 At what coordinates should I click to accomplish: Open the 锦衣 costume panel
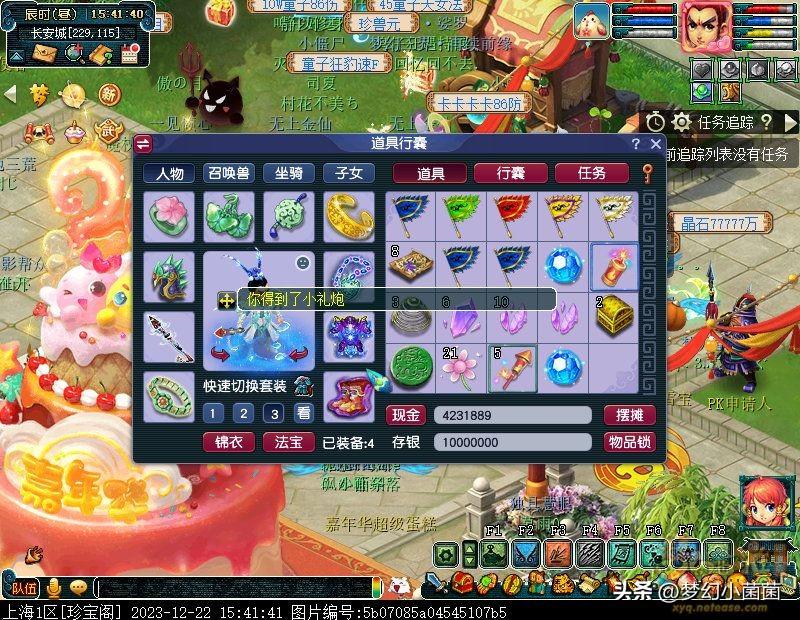[228, 442]
